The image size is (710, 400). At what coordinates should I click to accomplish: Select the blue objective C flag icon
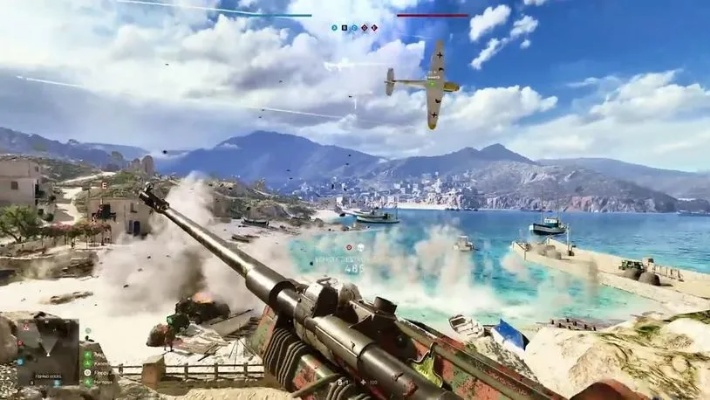coord(355,28)
